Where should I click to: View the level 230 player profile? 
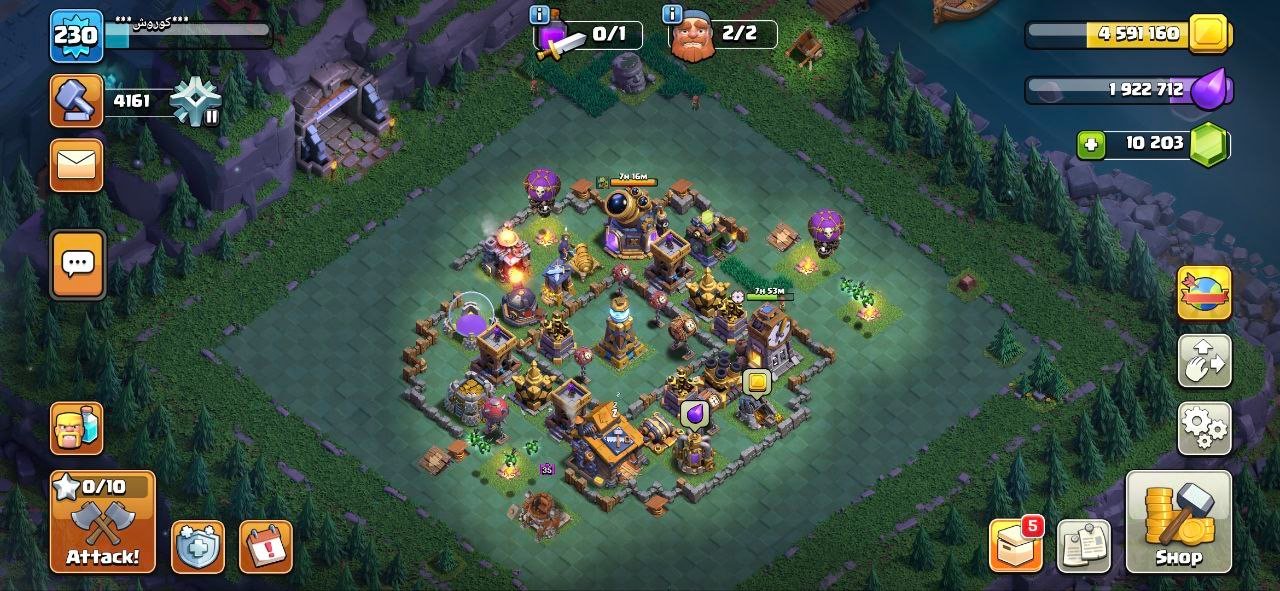coord(76,36)
